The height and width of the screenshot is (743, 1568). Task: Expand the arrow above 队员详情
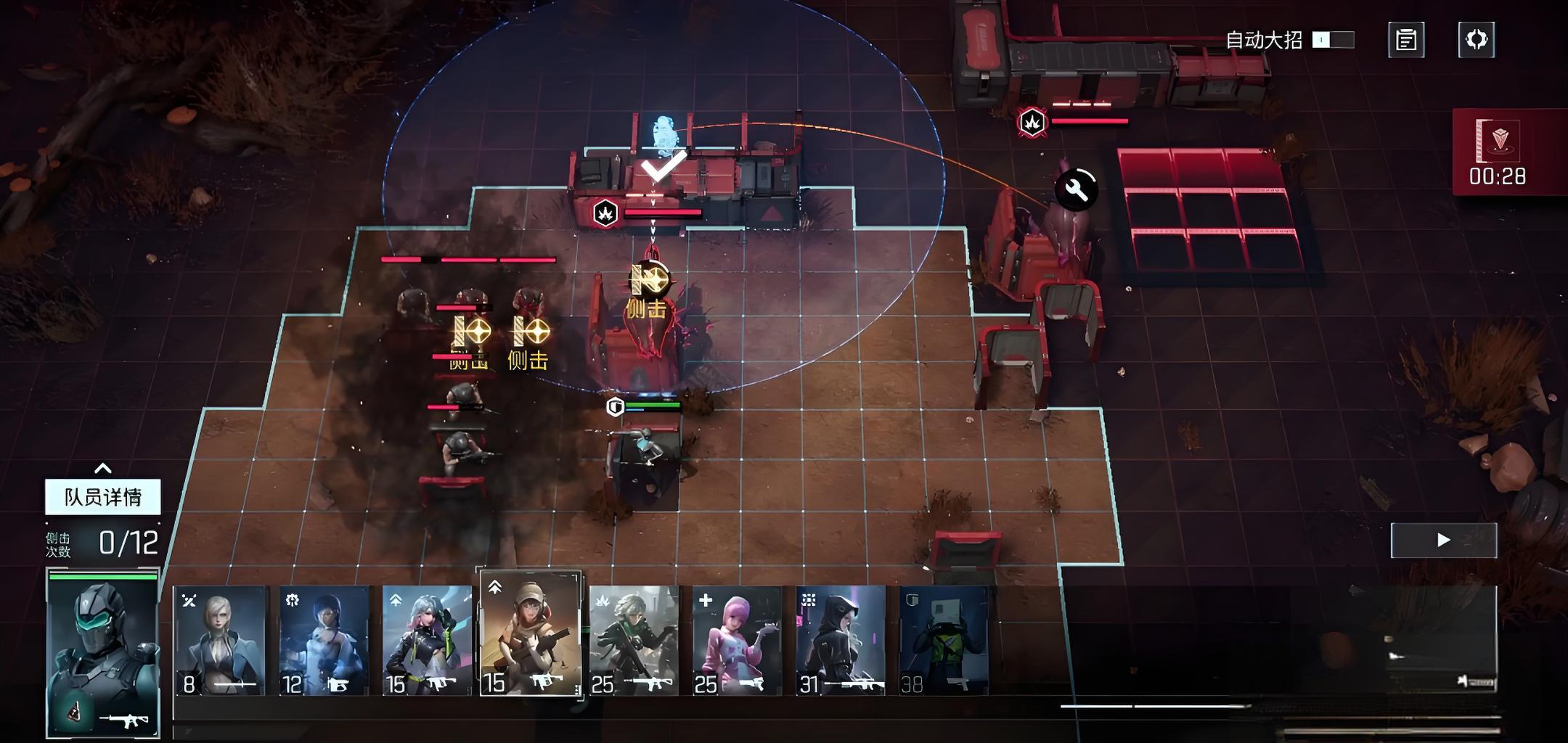click(103, 468)
